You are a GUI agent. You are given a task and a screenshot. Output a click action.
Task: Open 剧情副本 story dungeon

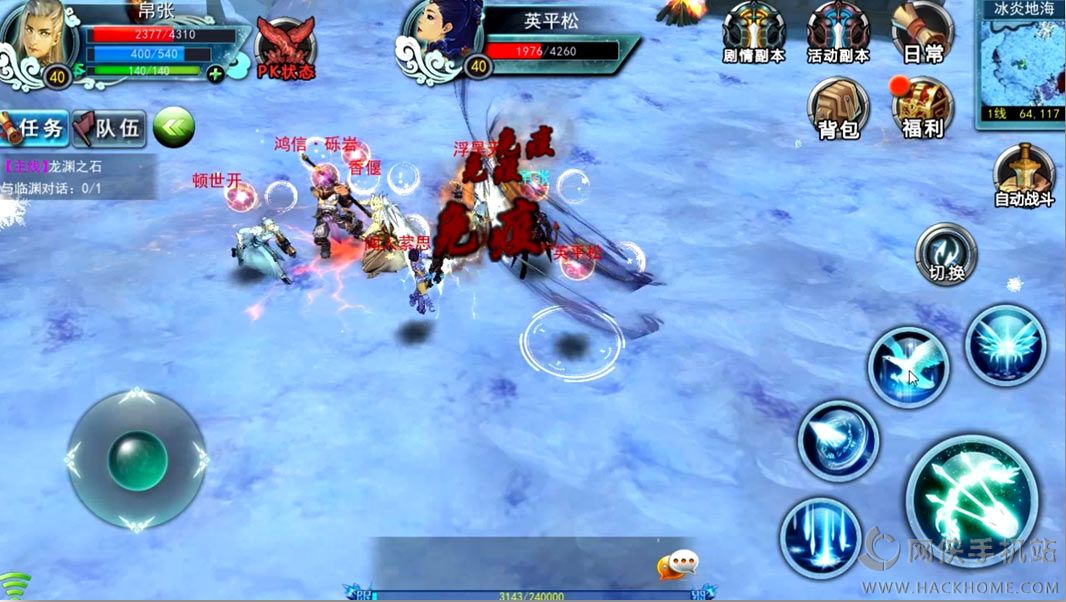753,33
